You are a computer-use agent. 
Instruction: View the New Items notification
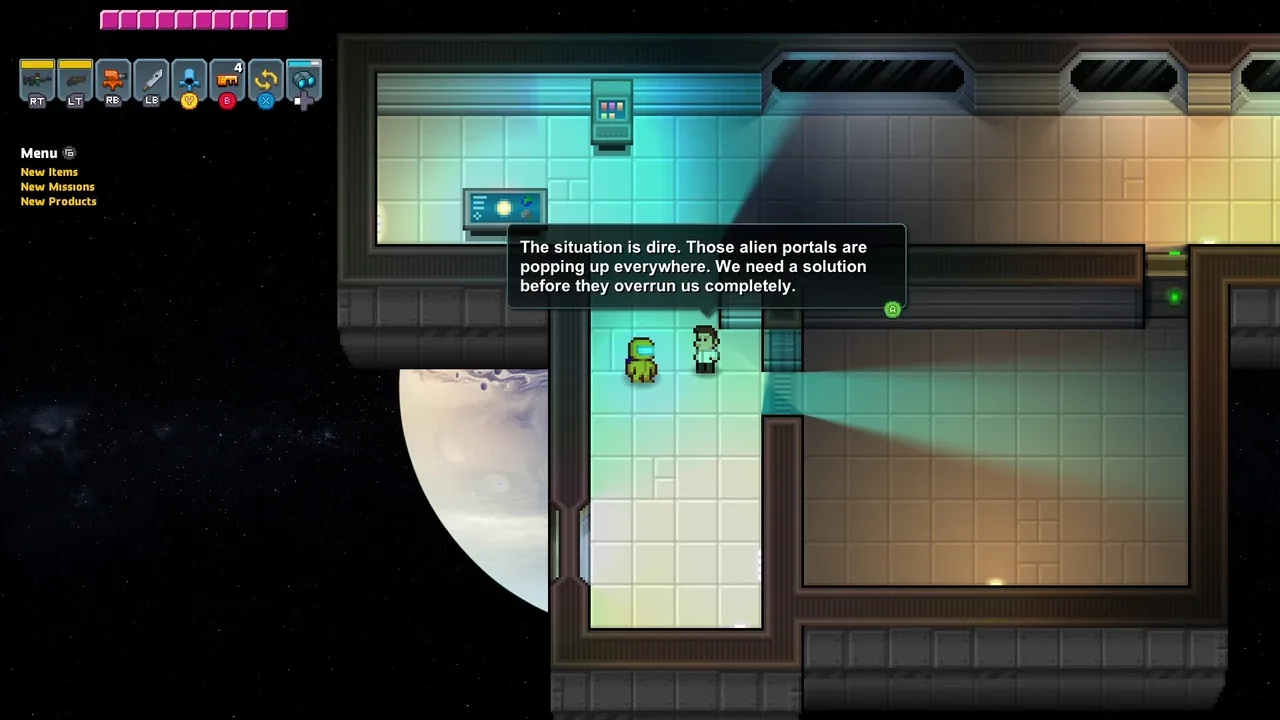tap(49, 172)
